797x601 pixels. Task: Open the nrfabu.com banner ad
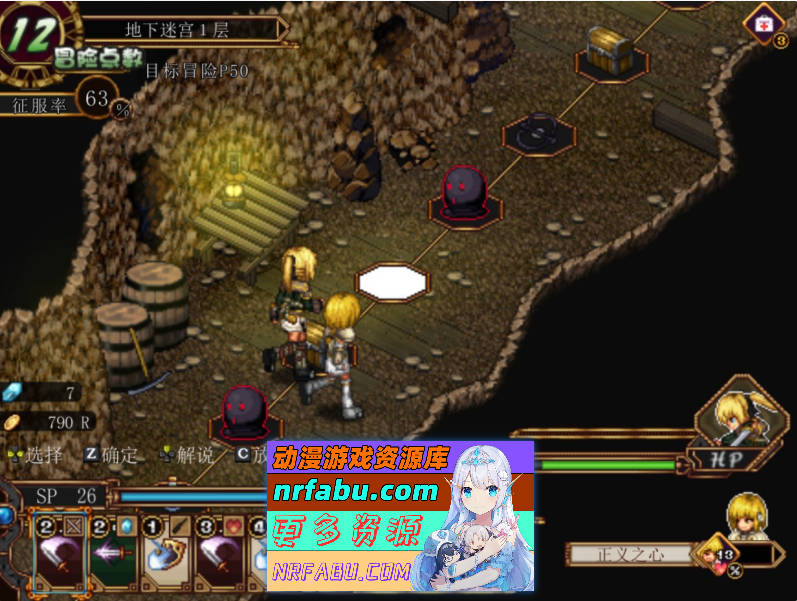(400, 515)
